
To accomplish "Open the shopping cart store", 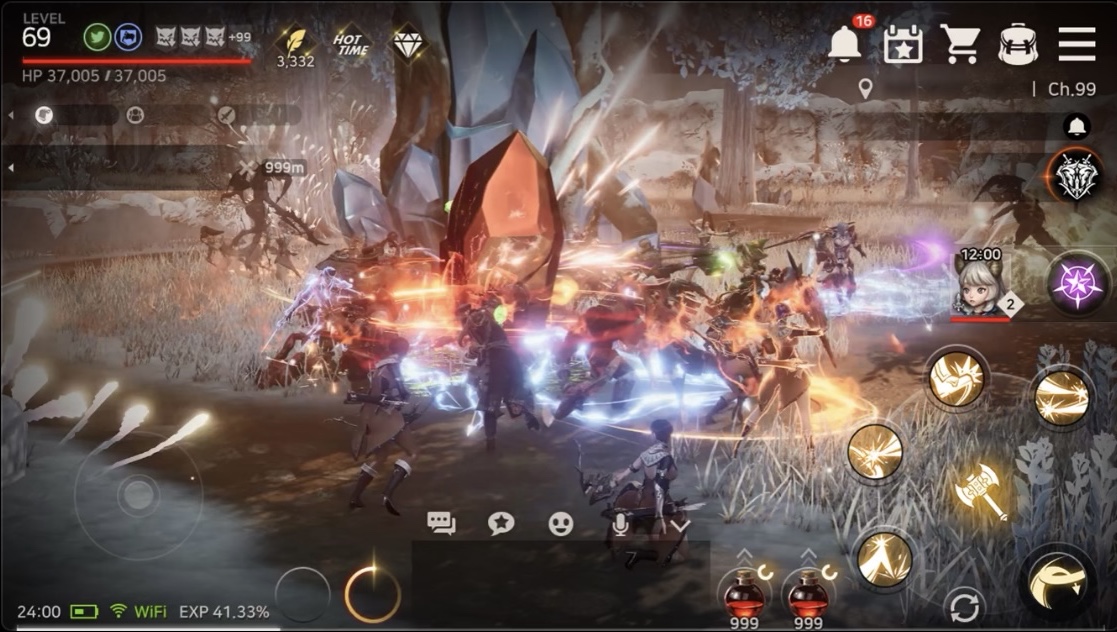I will pos(960,44).
